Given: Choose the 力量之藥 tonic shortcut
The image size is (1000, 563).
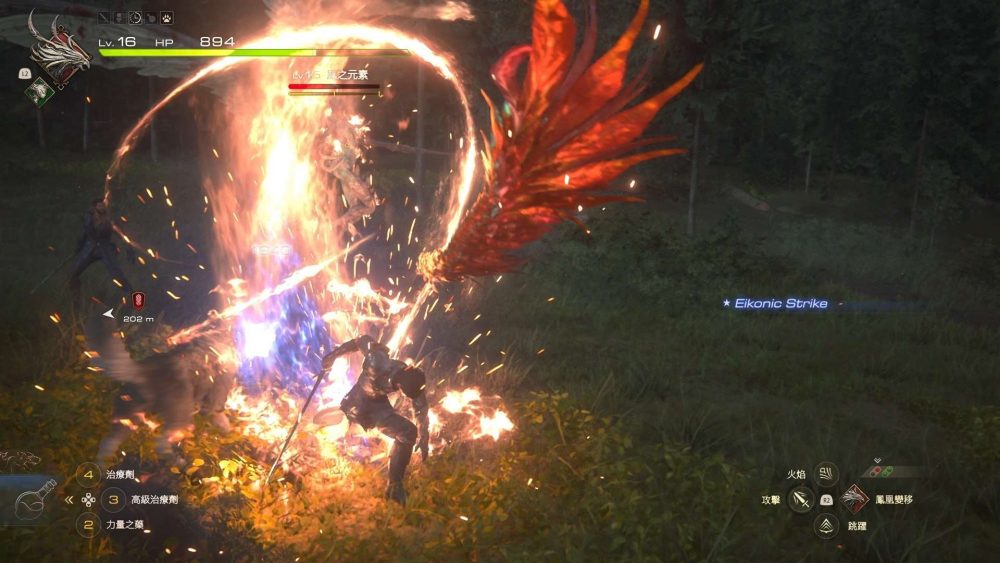Looking at the screenshot, I should point(89,523).
